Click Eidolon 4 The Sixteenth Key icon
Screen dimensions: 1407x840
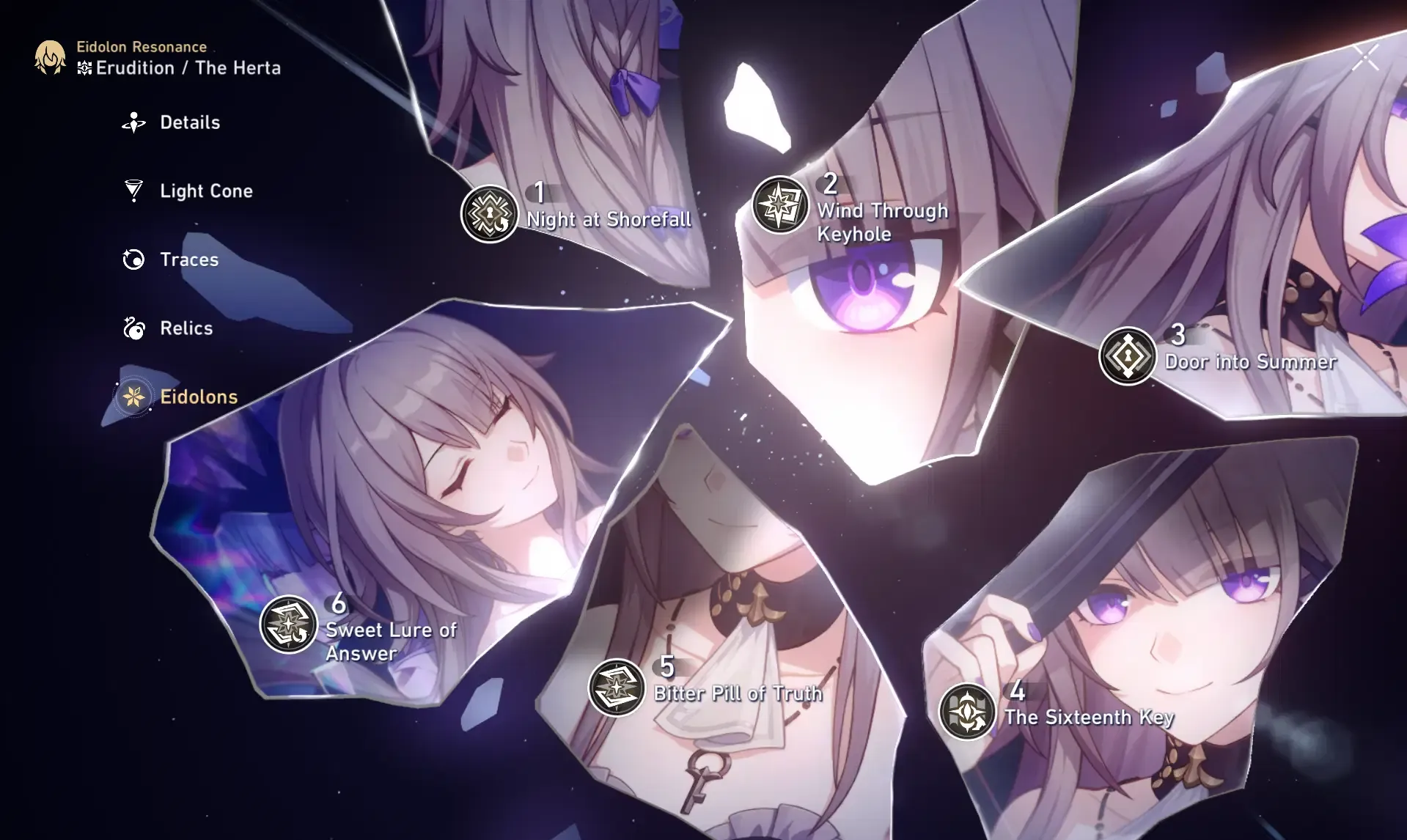(967, 711)
